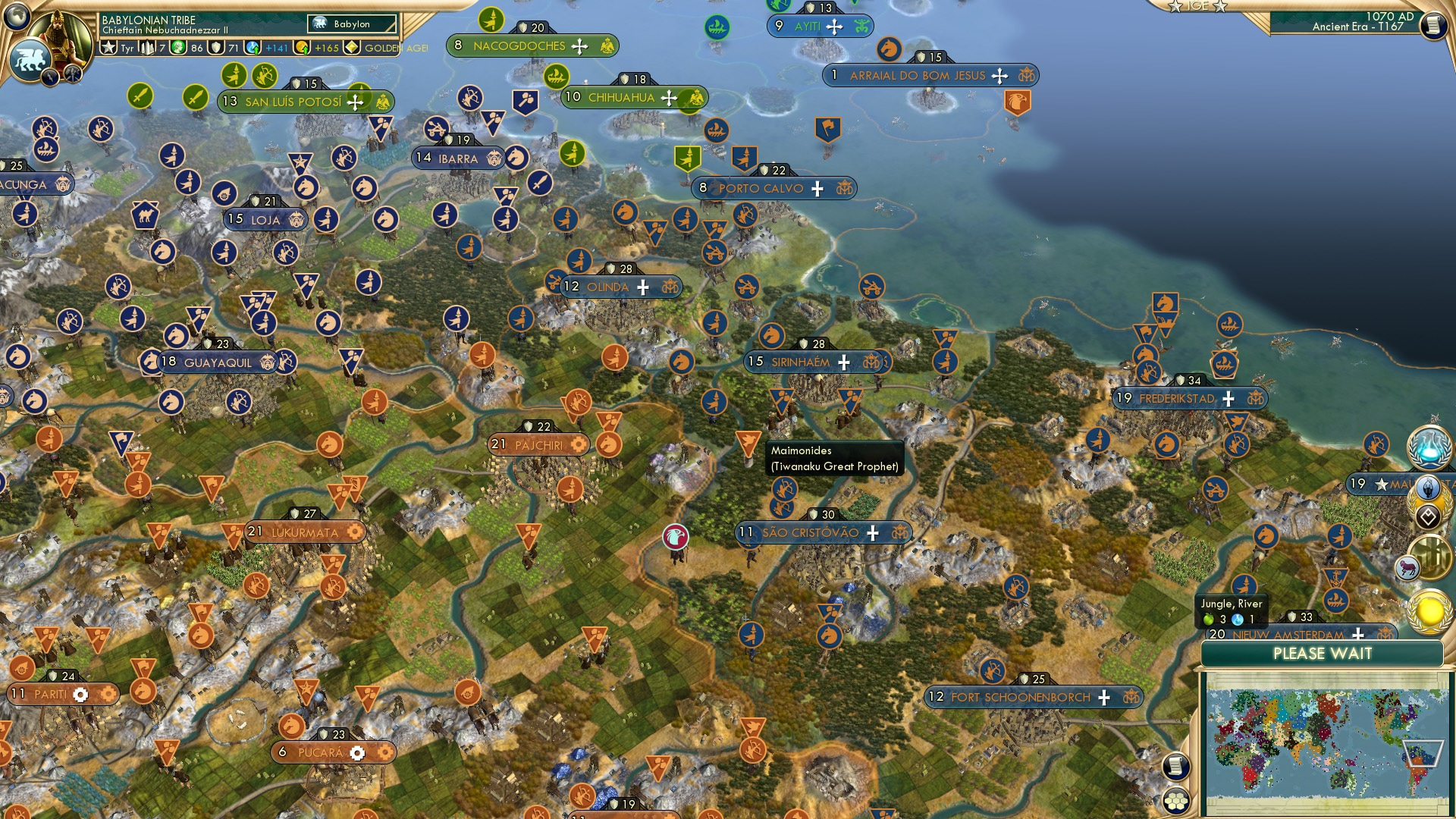This screenshot has width=1456, height=819.
Task: Toggle the hex grid overlay
Action: click(1175, 801)
